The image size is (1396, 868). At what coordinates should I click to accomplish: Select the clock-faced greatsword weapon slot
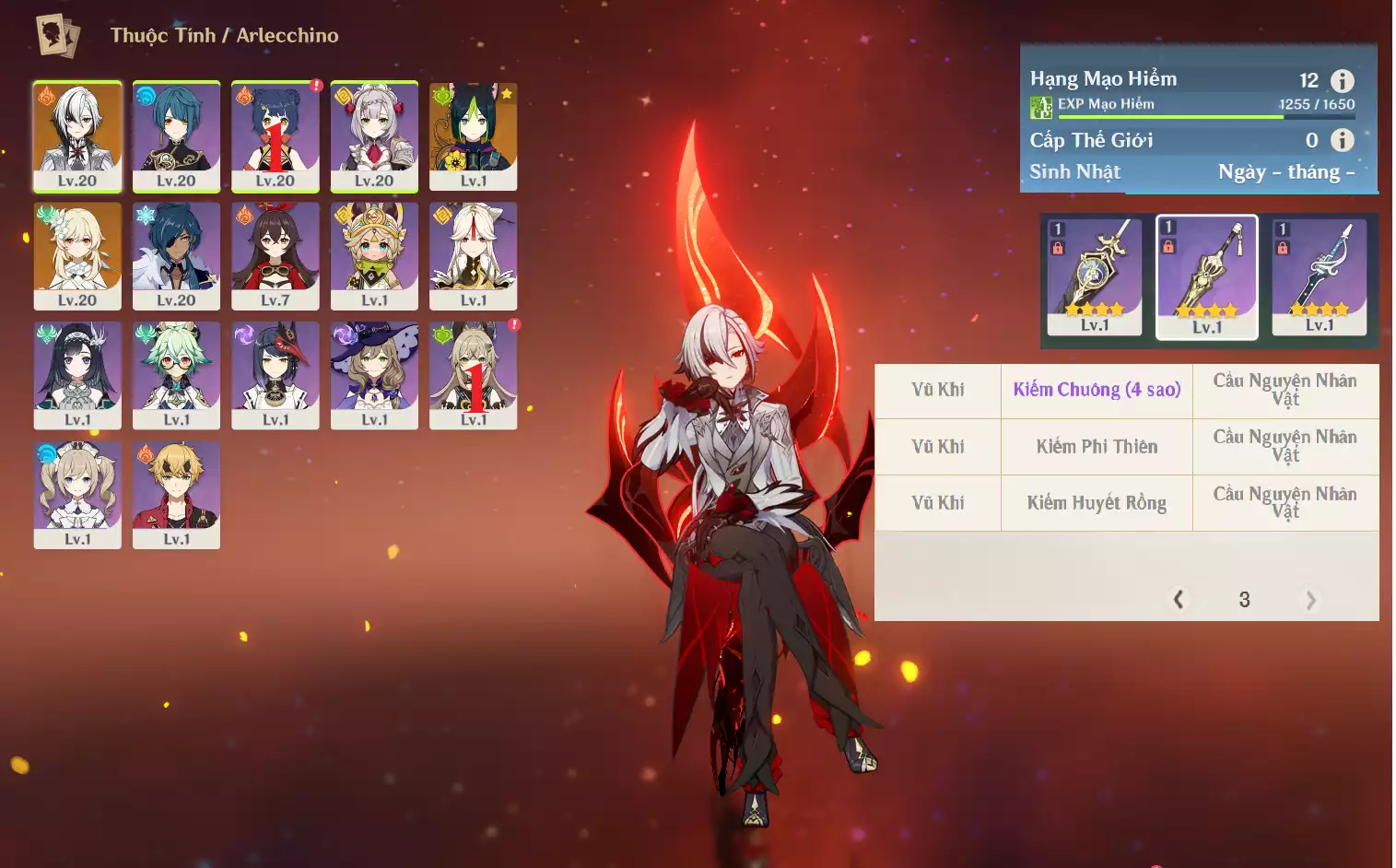(1095, 276)
